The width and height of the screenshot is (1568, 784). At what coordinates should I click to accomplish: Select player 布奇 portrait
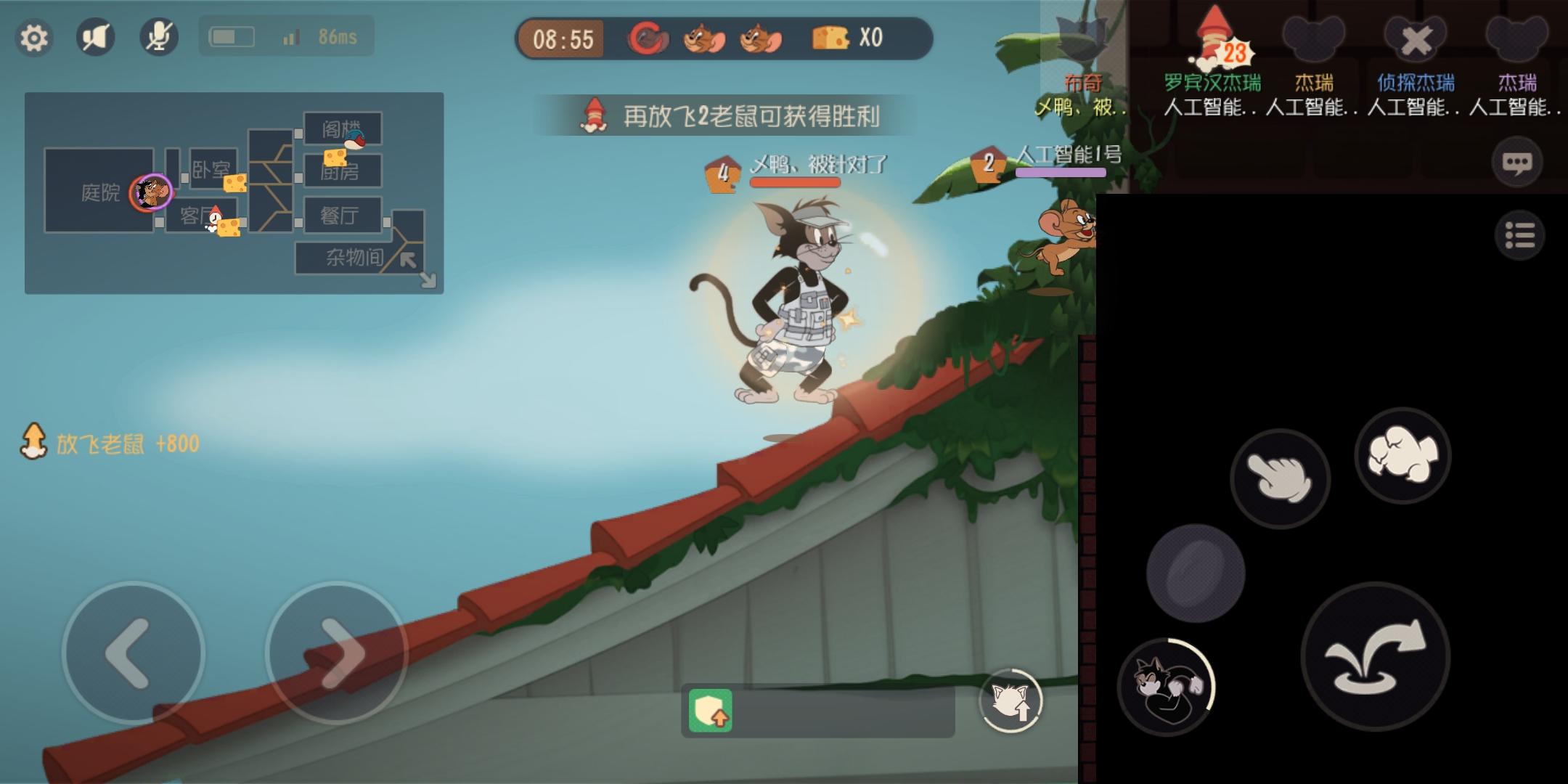click(x=1082, y=36)
